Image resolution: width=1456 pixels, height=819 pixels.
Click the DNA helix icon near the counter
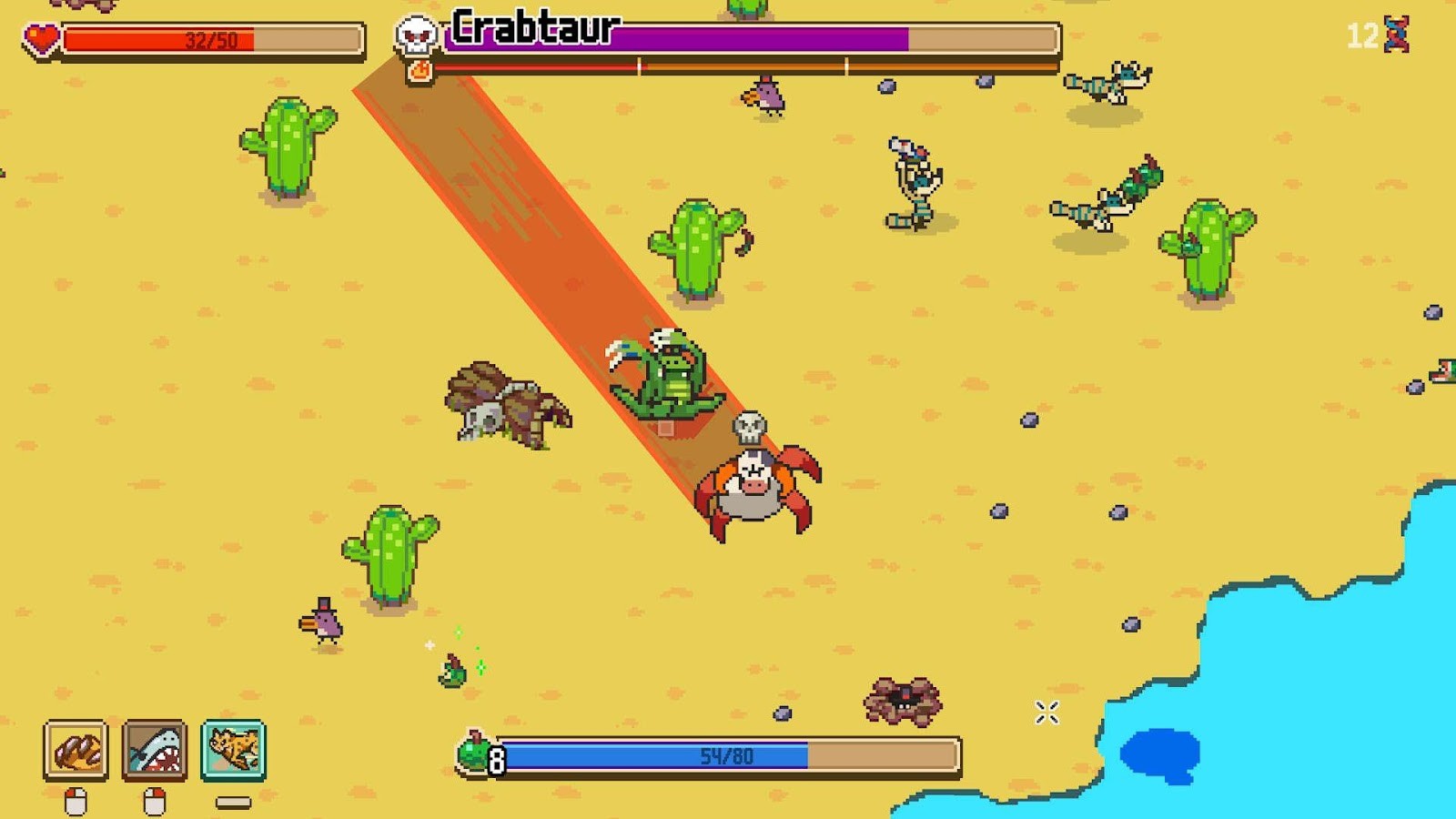point(1396,34)
